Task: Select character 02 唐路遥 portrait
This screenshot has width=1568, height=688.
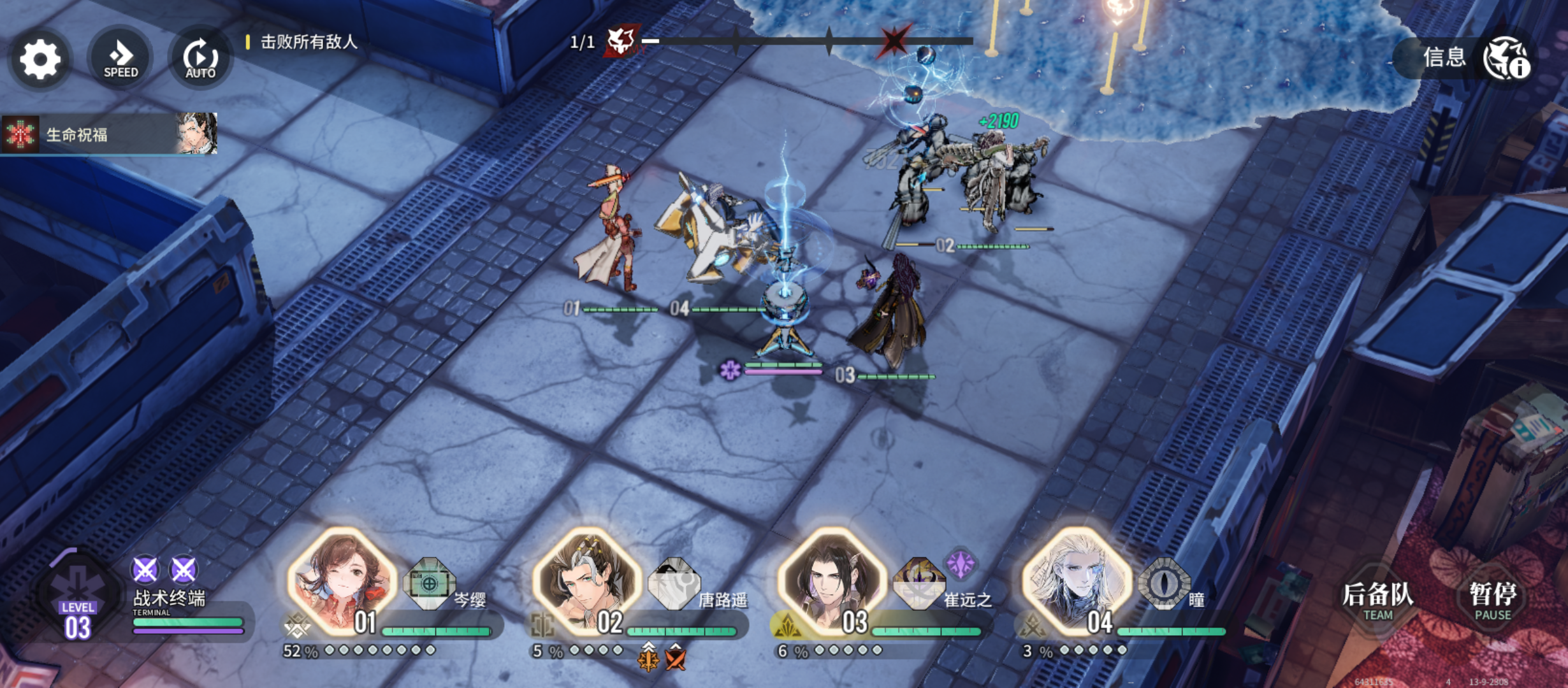Action: point(587,580)
